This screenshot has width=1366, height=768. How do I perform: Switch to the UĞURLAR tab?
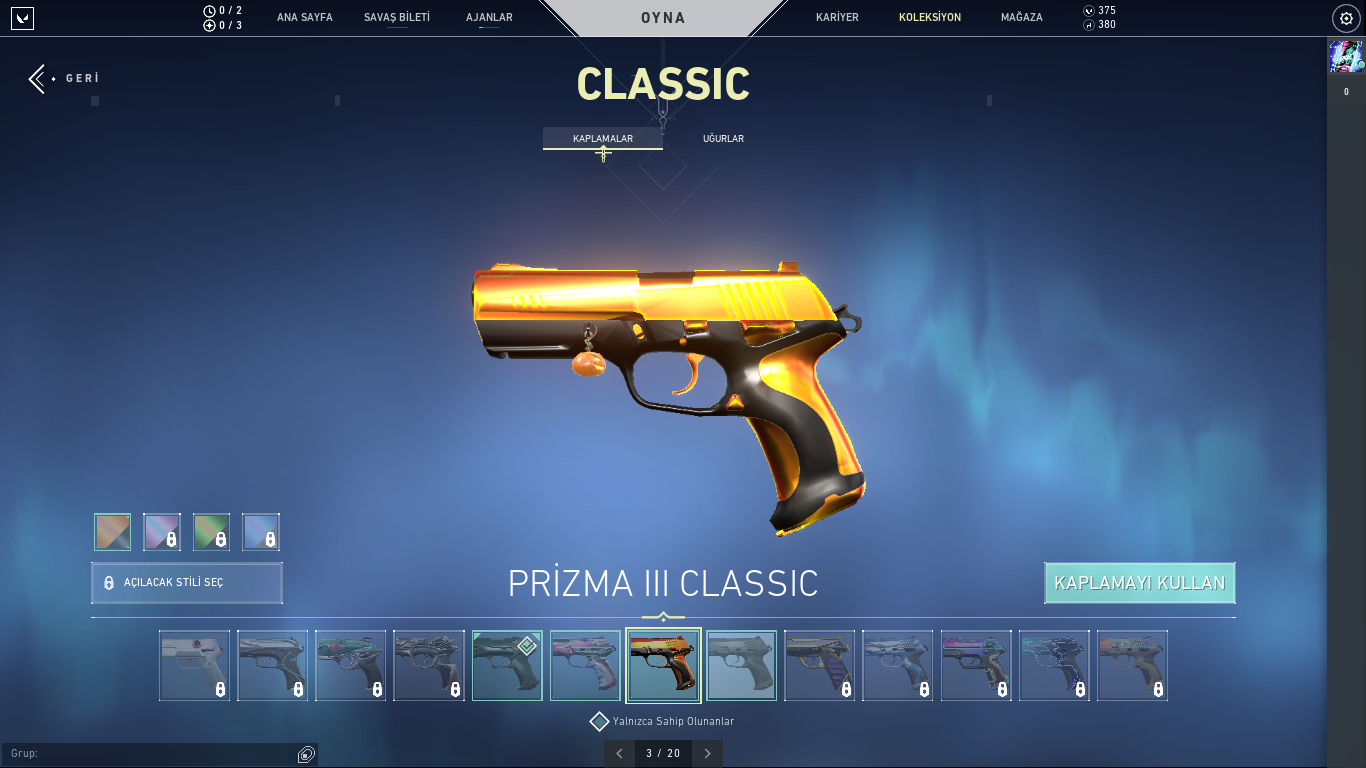point(723,138)
